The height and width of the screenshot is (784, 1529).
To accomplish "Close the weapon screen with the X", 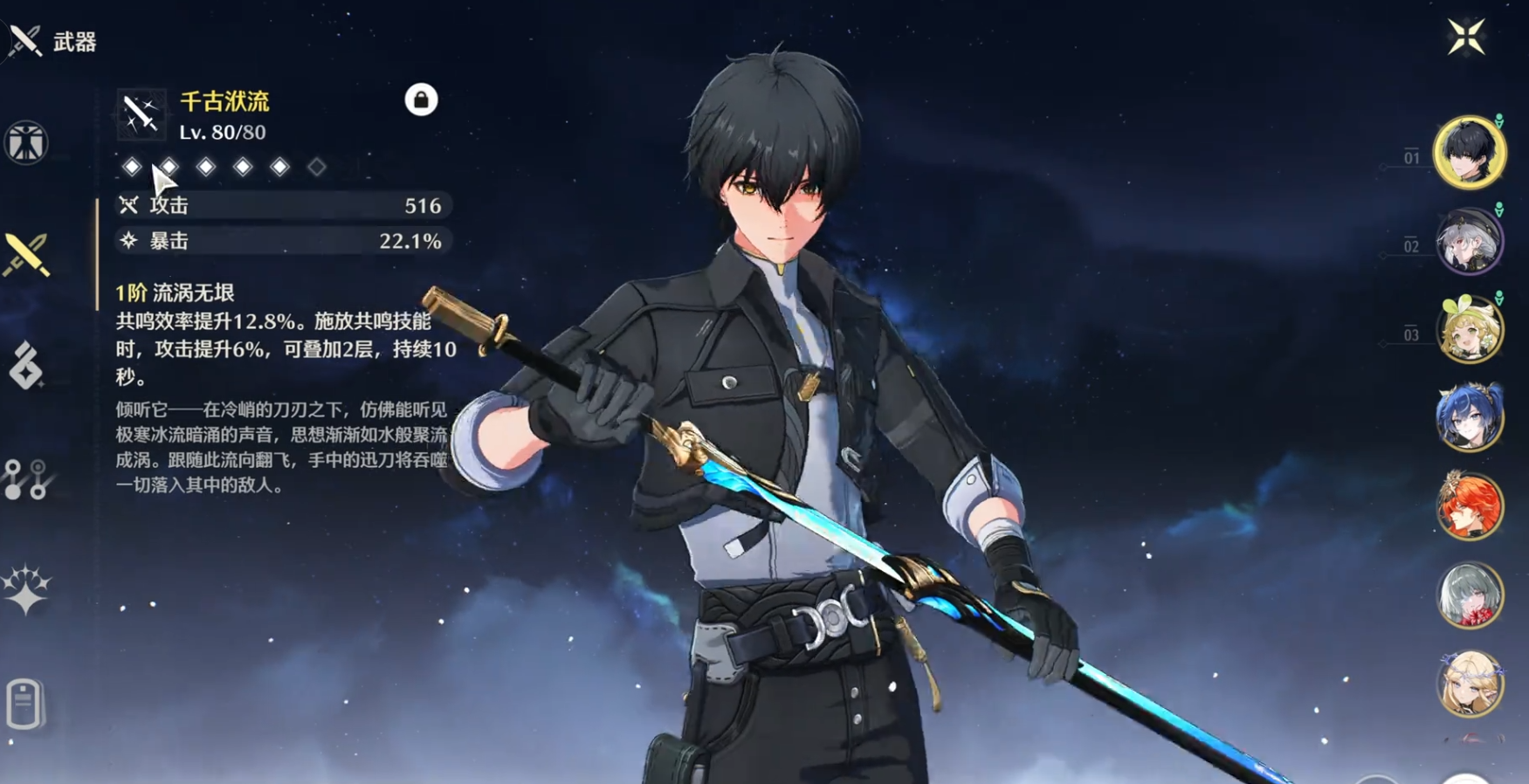I will [x=1465, y=38].
